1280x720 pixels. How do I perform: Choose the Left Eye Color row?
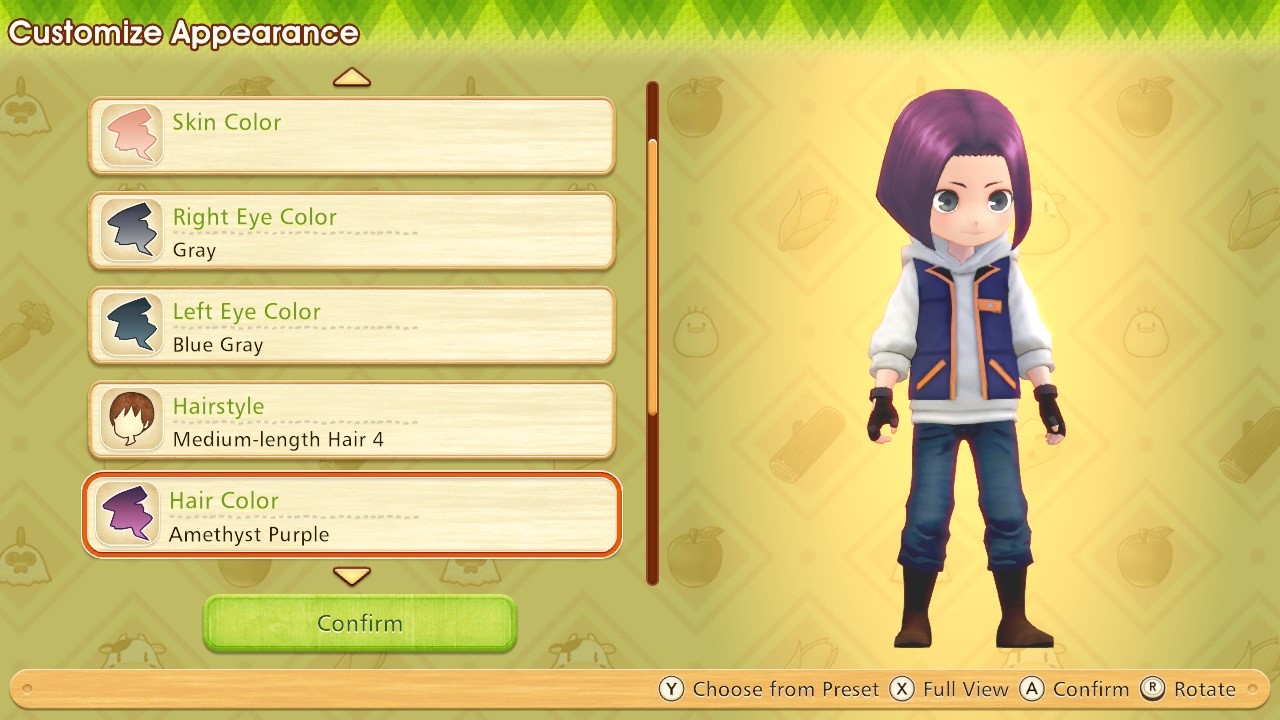352,326
